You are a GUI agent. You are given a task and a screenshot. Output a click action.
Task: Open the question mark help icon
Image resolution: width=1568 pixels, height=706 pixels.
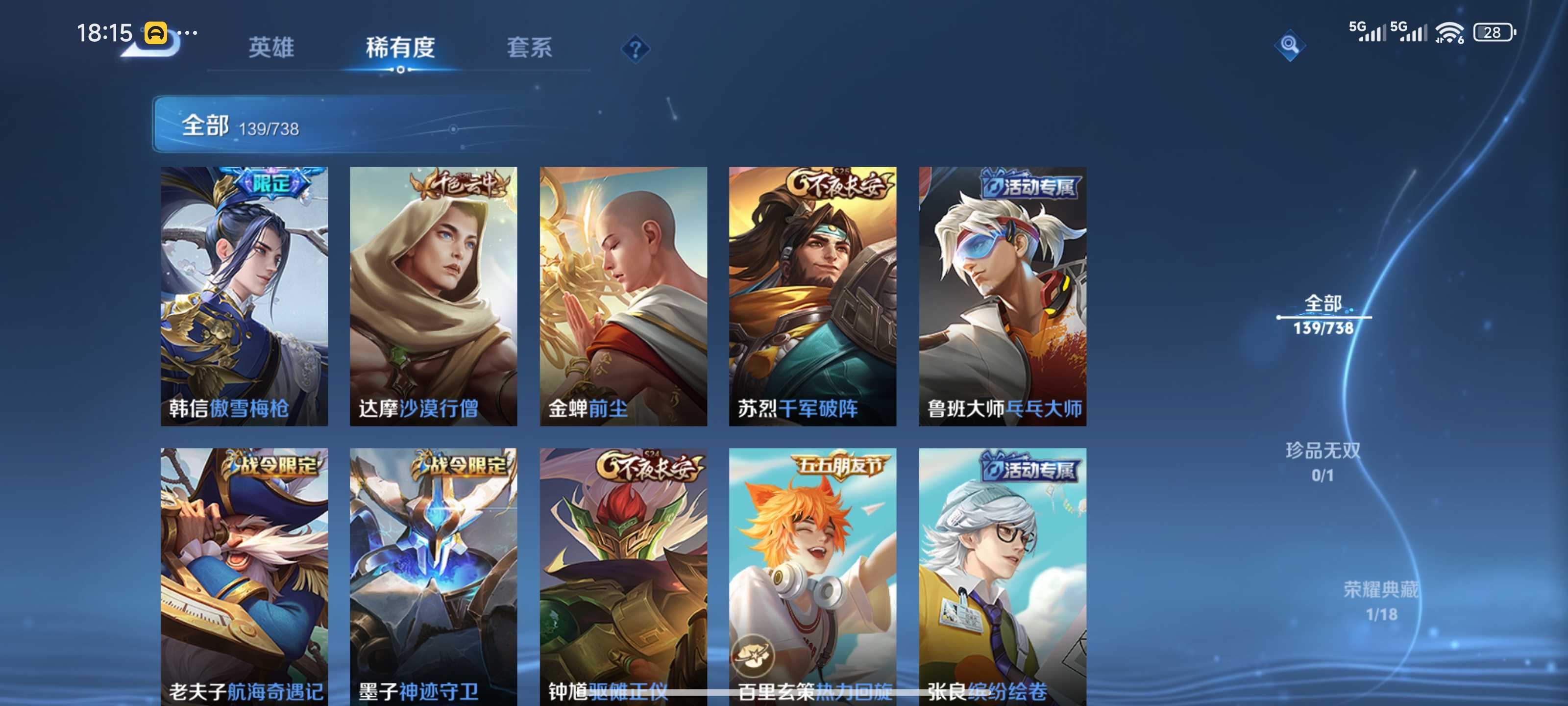(x=635, y=49)
